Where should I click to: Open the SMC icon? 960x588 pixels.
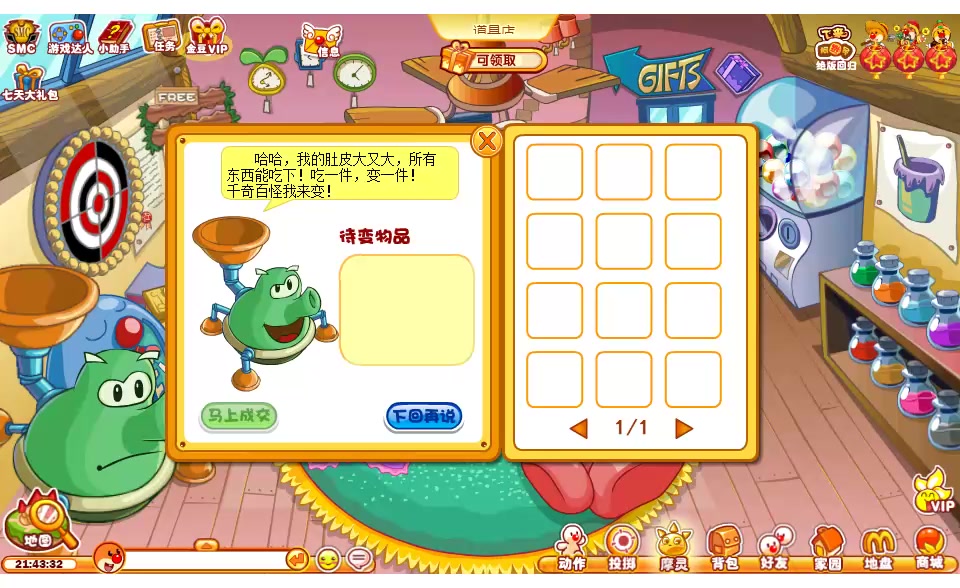pos(20,37)
